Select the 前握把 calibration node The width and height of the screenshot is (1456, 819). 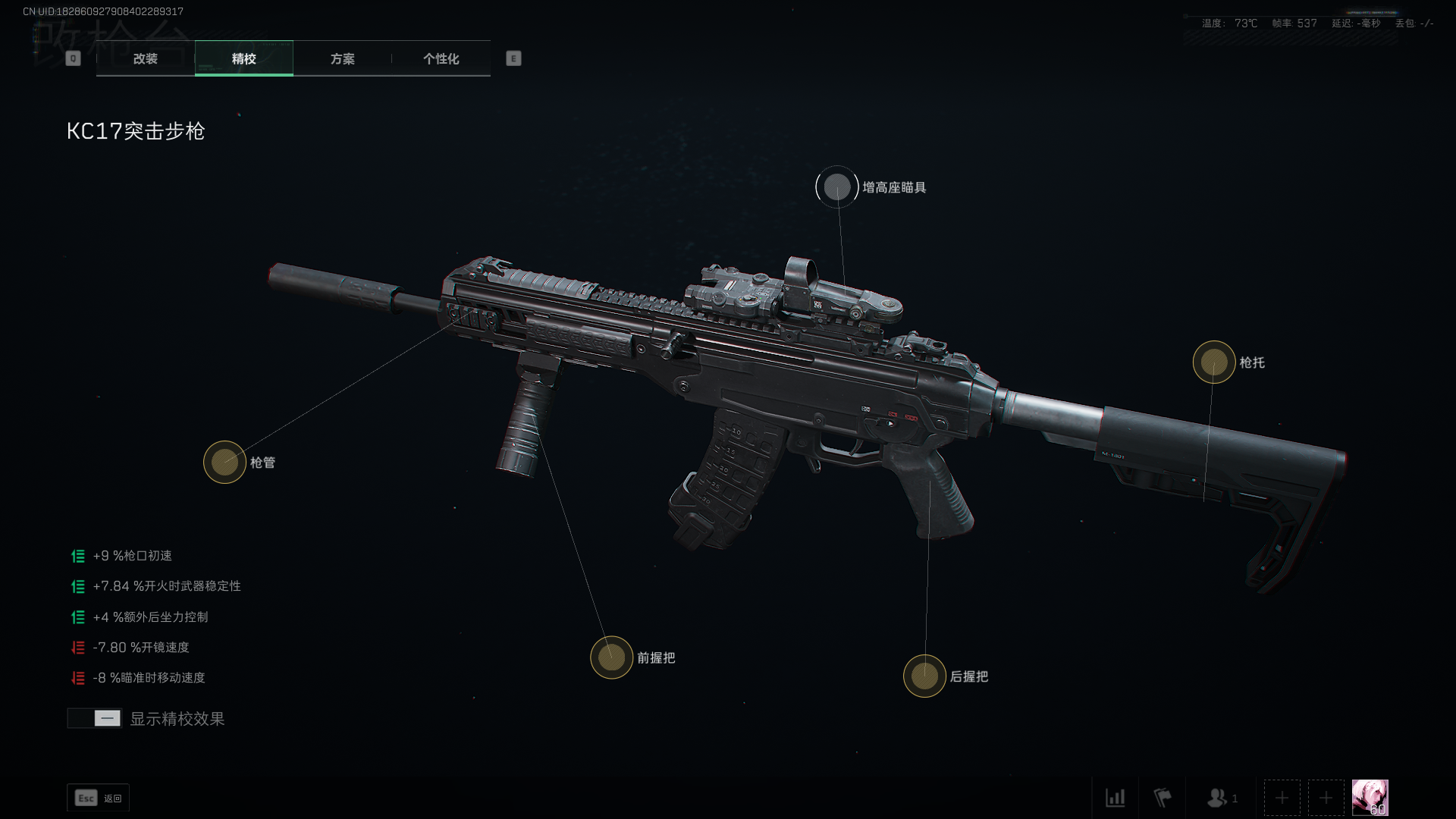click(x=611, y=657)
